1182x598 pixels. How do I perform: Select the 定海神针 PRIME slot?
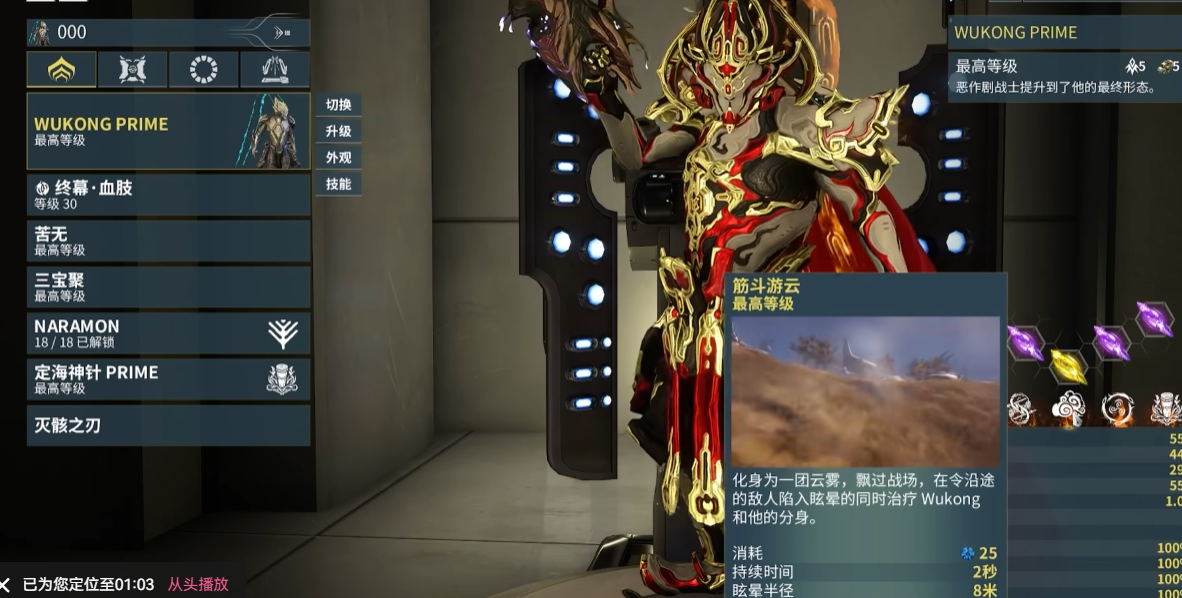pos(168,379)
